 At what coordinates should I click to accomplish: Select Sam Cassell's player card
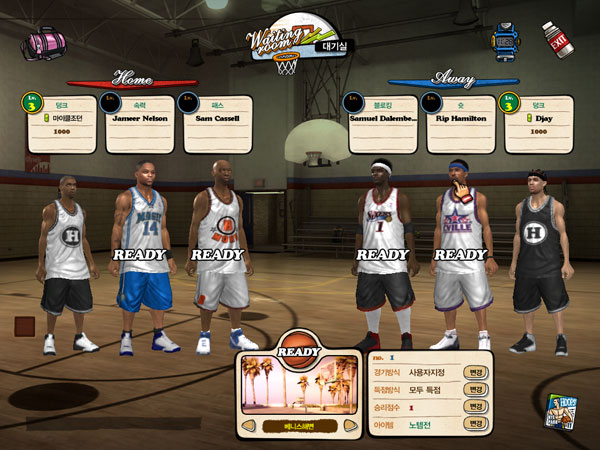218,124
